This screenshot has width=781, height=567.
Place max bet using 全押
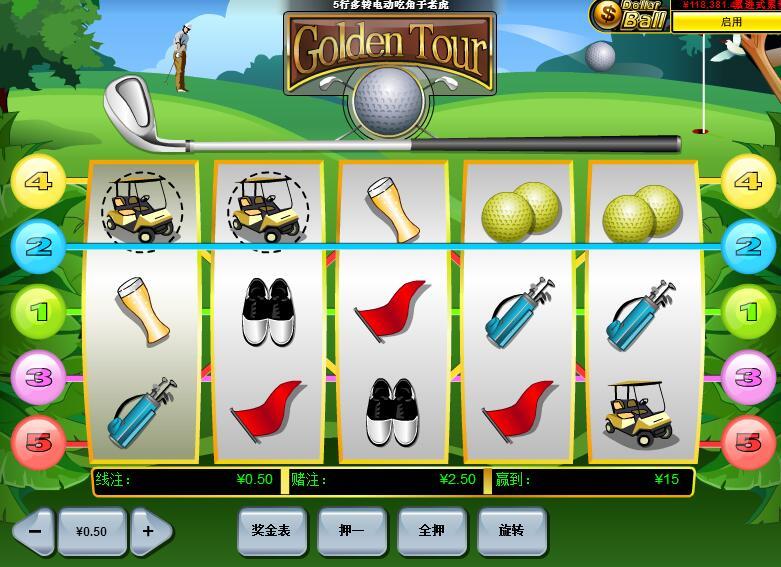431,530
